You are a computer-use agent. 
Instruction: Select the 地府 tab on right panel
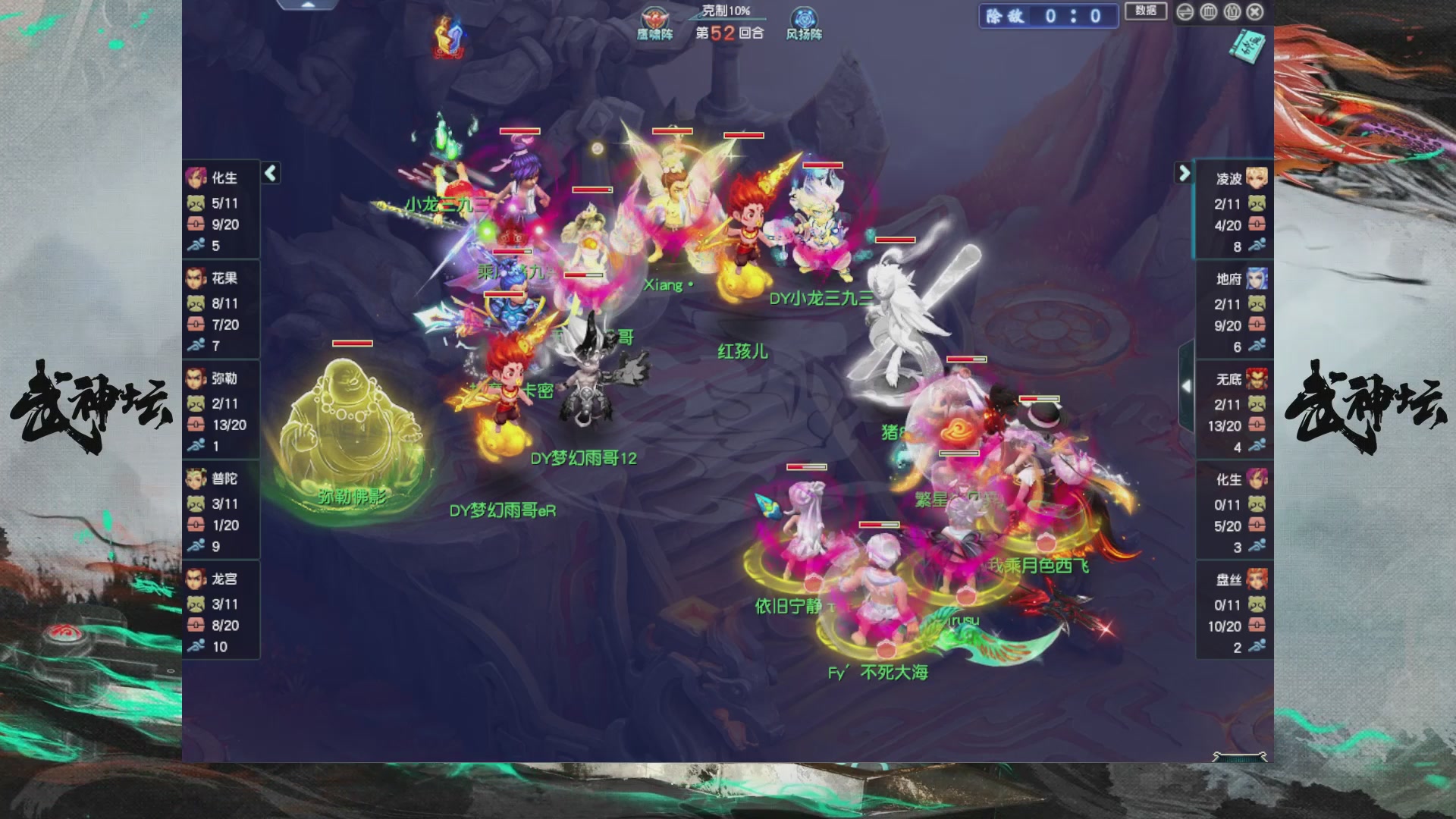pos(1257,279)
